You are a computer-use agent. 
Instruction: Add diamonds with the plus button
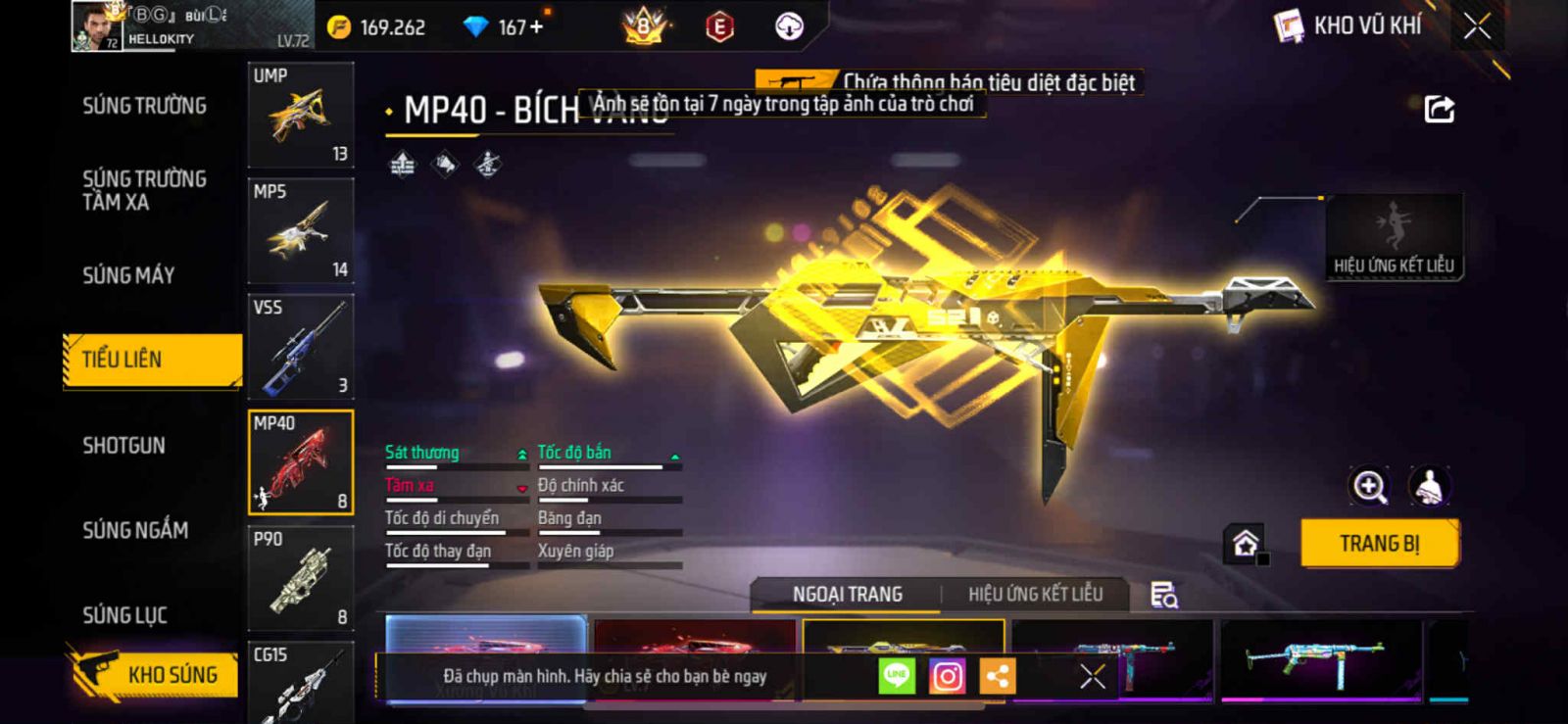click(536, 26)
